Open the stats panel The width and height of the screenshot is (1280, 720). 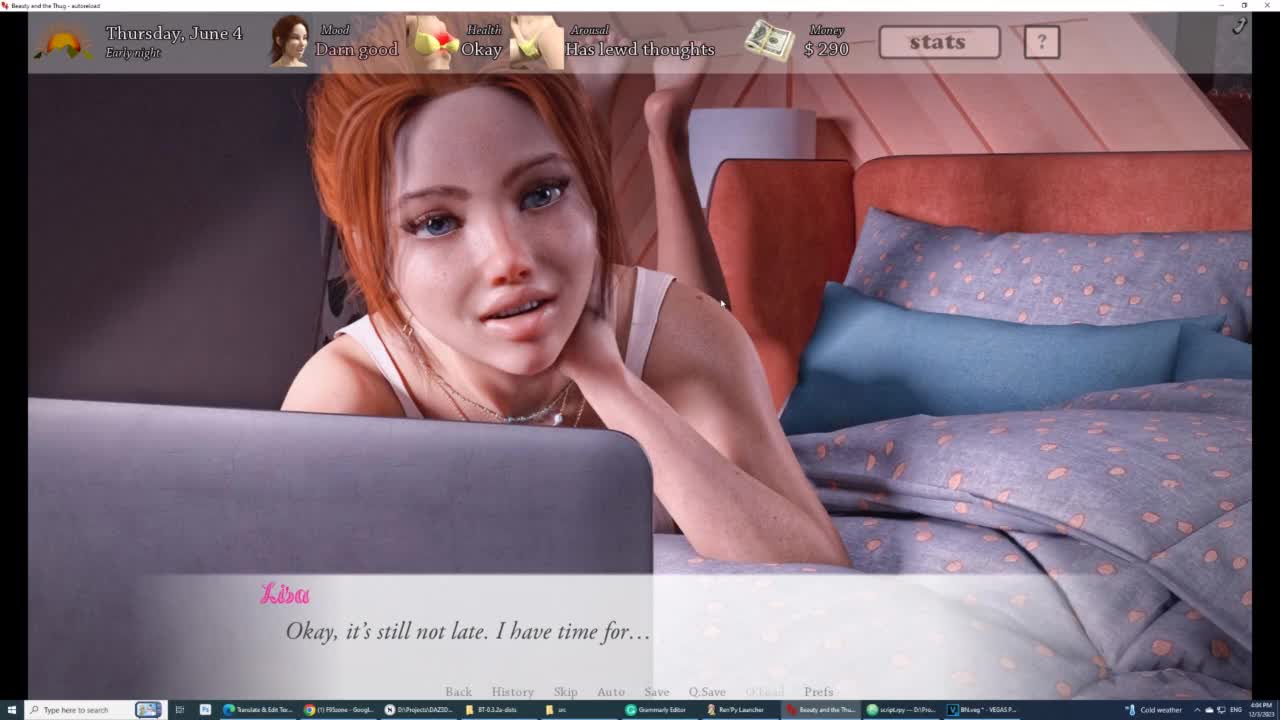point(938,42)
